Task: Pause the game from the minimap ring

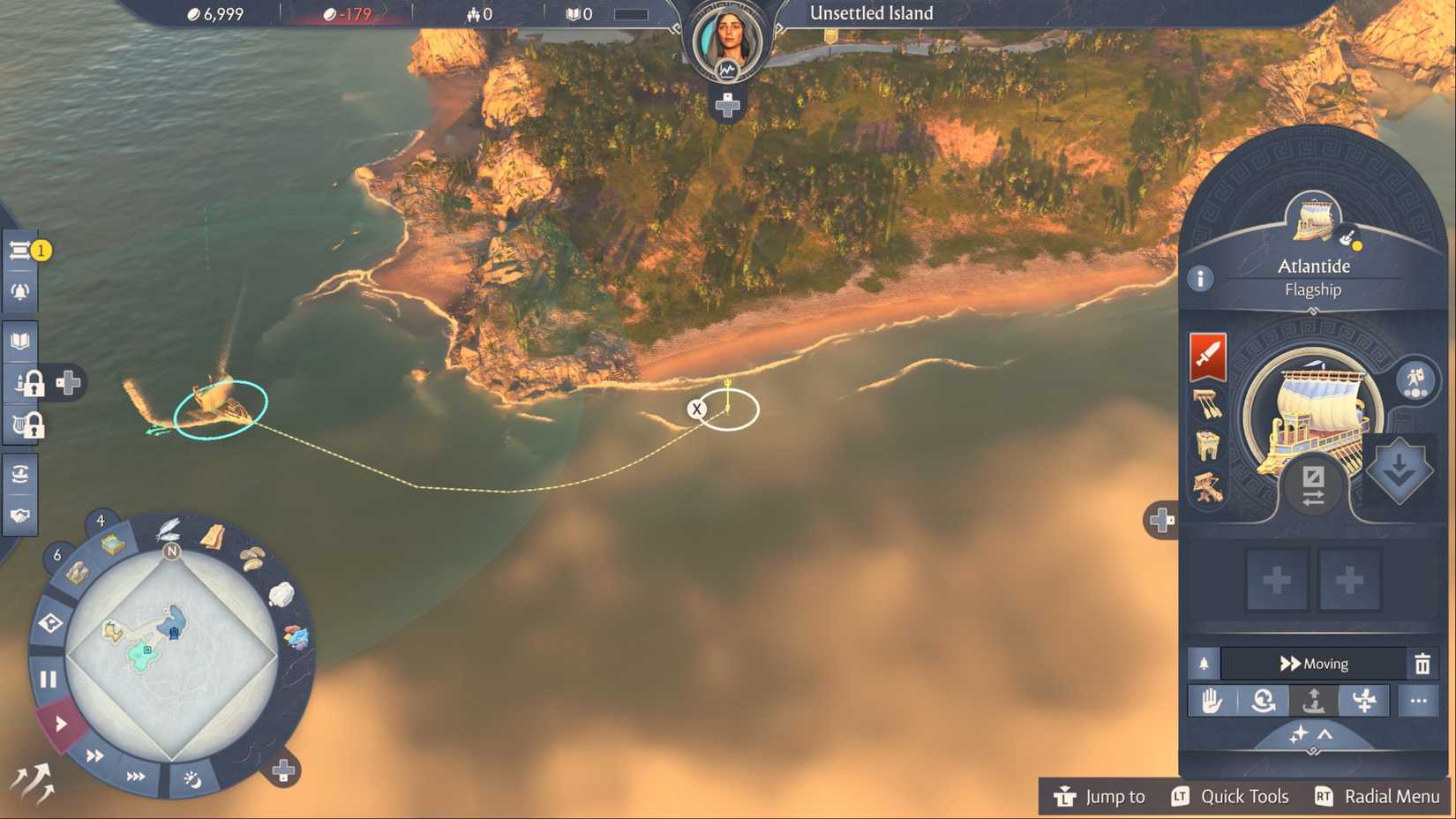Action: click(x=49, y=680)
